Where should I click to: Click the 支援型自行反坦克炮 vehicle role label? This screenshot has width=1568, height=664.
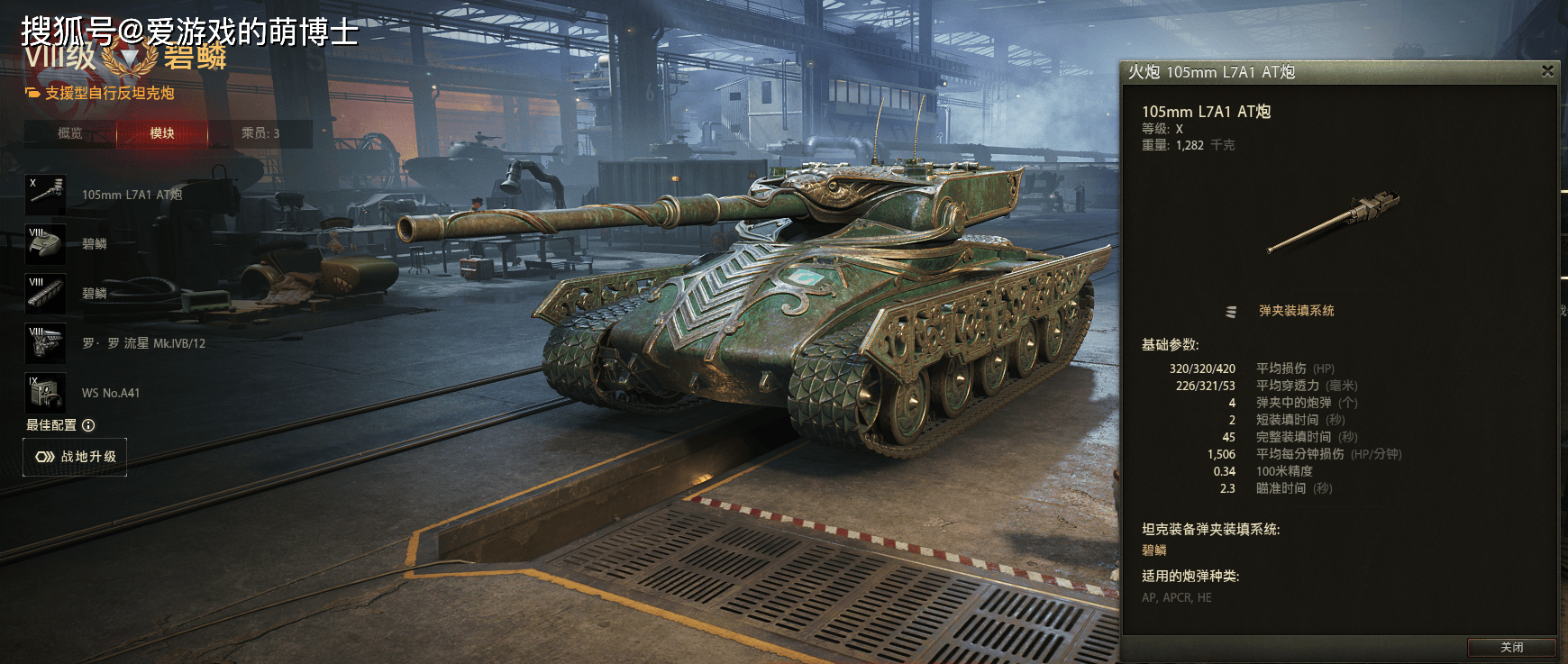pyautogui.click(x=109, y=93)
